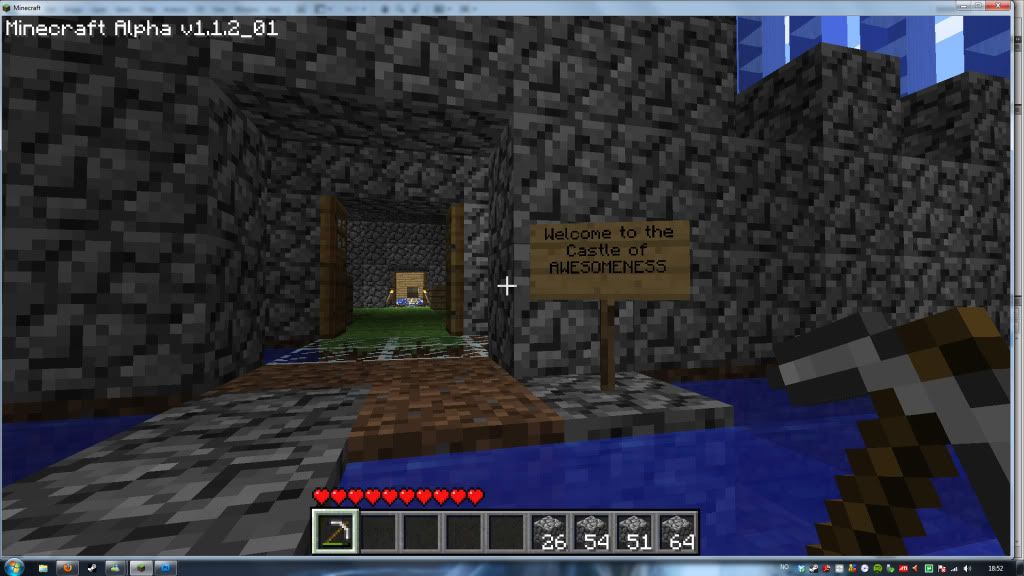Screen dimensions: 1024x576
Task: Select the pickaxe hotbar slot
Action: [333, 532]
